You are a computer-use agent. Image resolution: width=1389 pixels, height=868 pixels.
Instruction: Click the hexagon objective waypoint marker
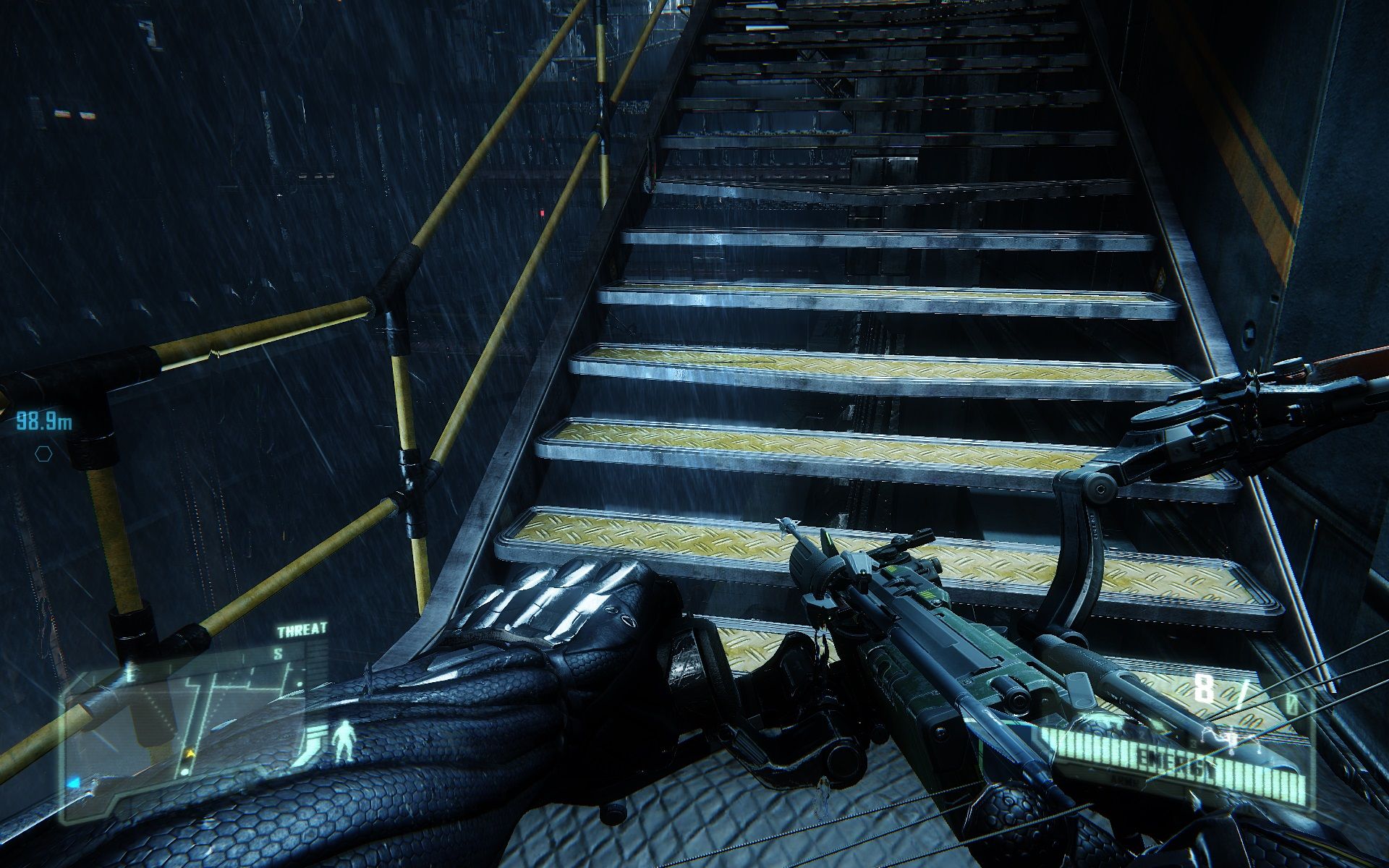pyautogui.click(x=43, y=454)
